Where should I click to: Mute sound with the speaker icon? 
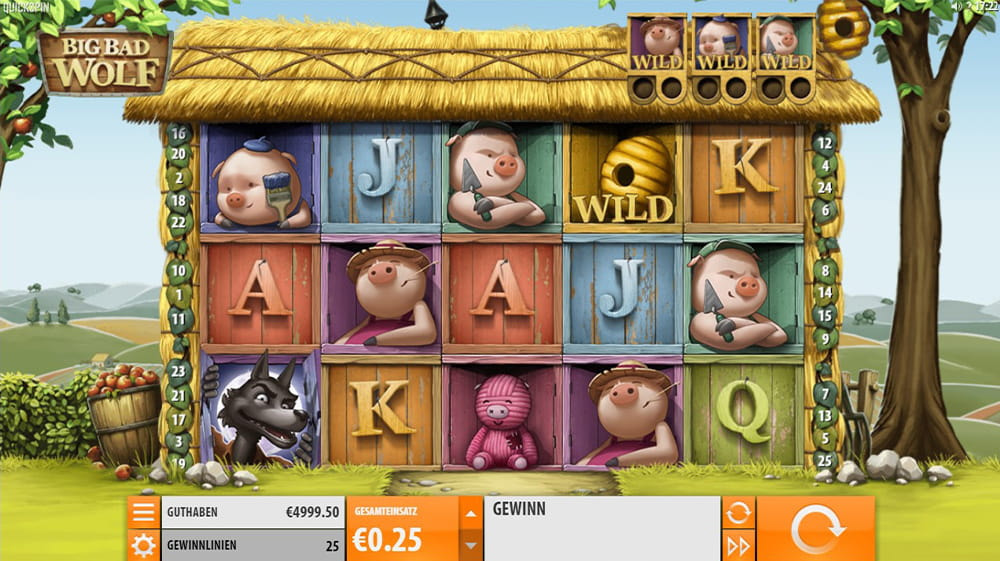click(956, 6)
